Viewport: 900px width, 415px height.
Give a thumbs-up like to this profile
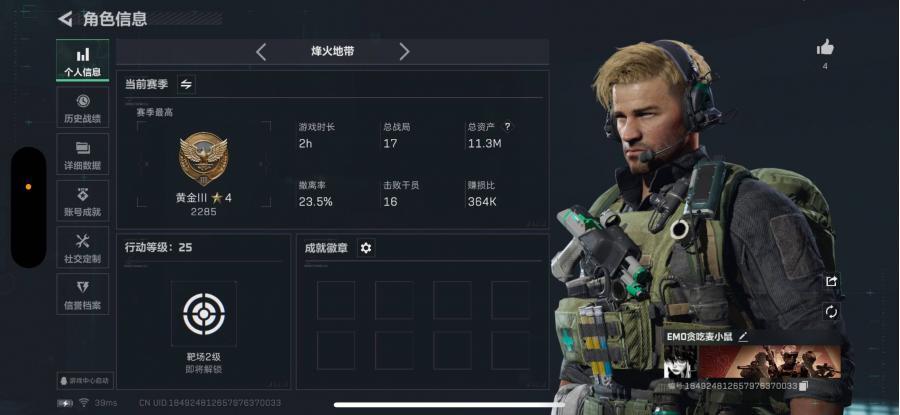(x=825, y=47)
